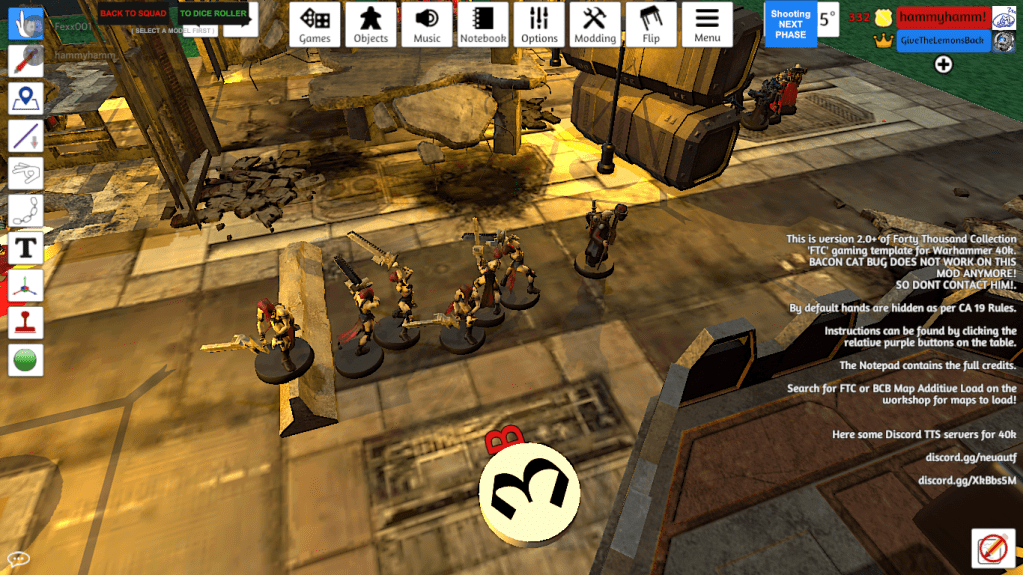Click the green sphere button

click(25, 359)
